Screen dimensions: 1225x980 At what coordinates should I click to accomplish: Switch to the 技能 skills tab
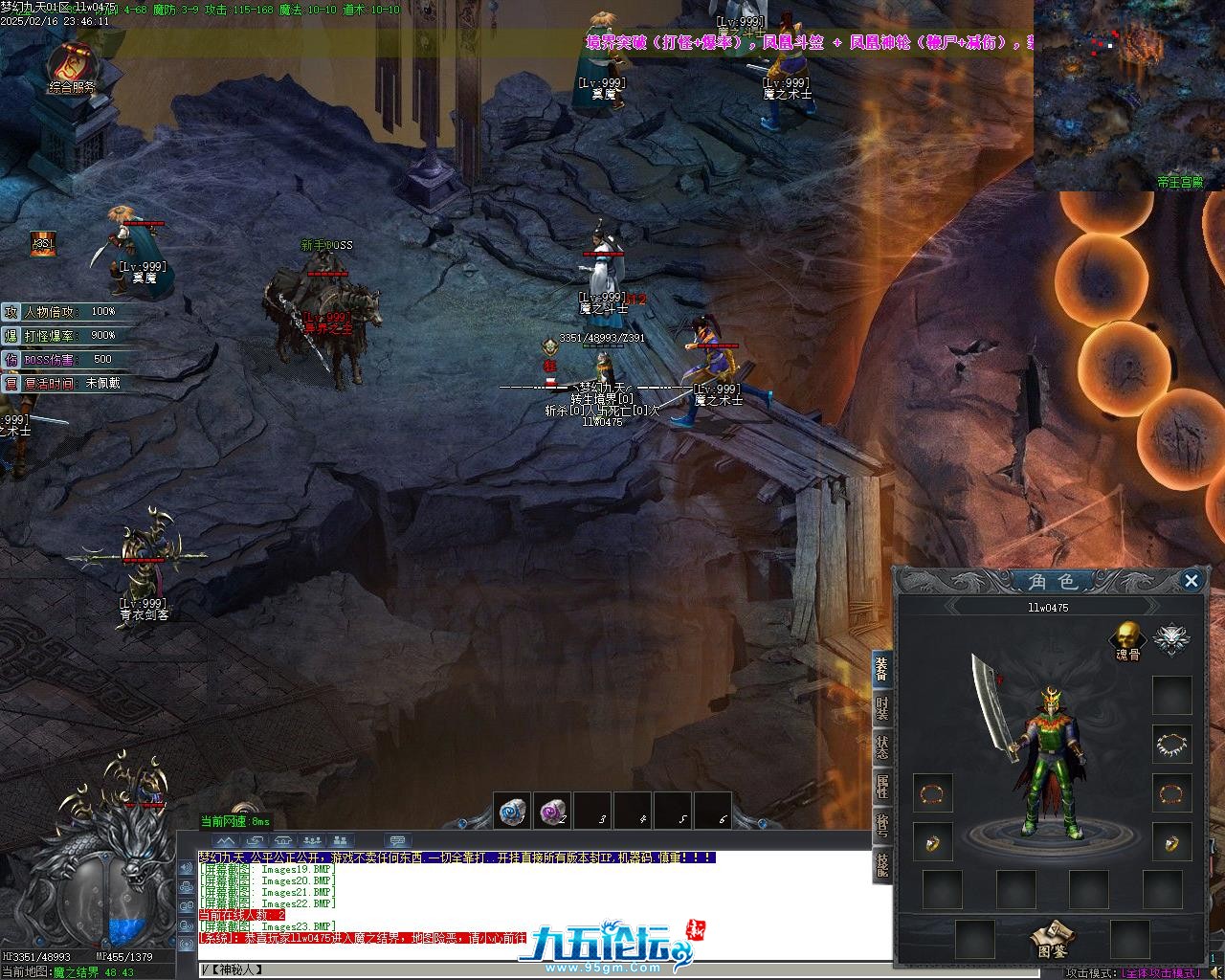pos(881,863)
